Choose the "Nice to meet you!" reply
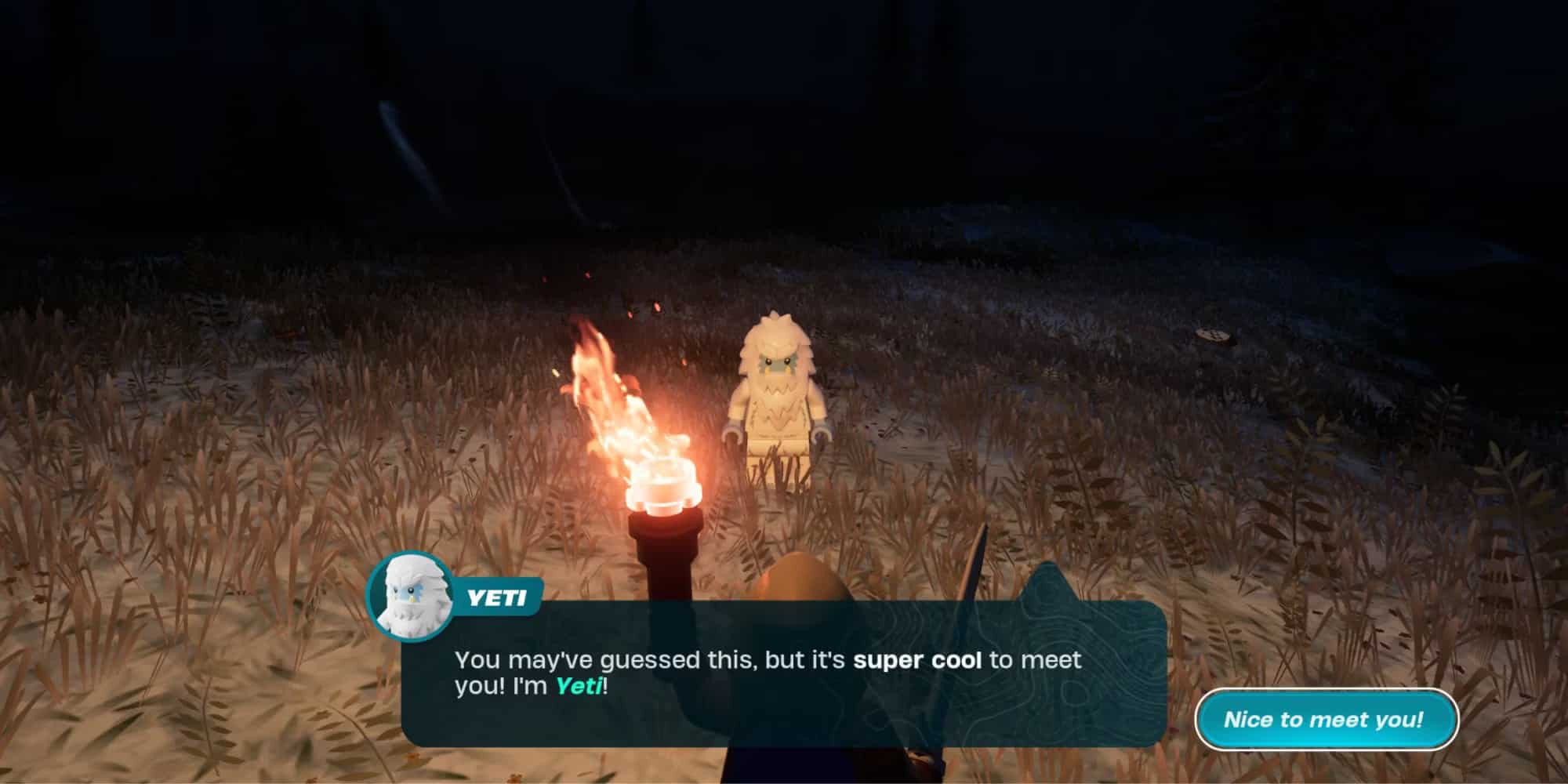 pyautogui.click(x=1325, y=719)
